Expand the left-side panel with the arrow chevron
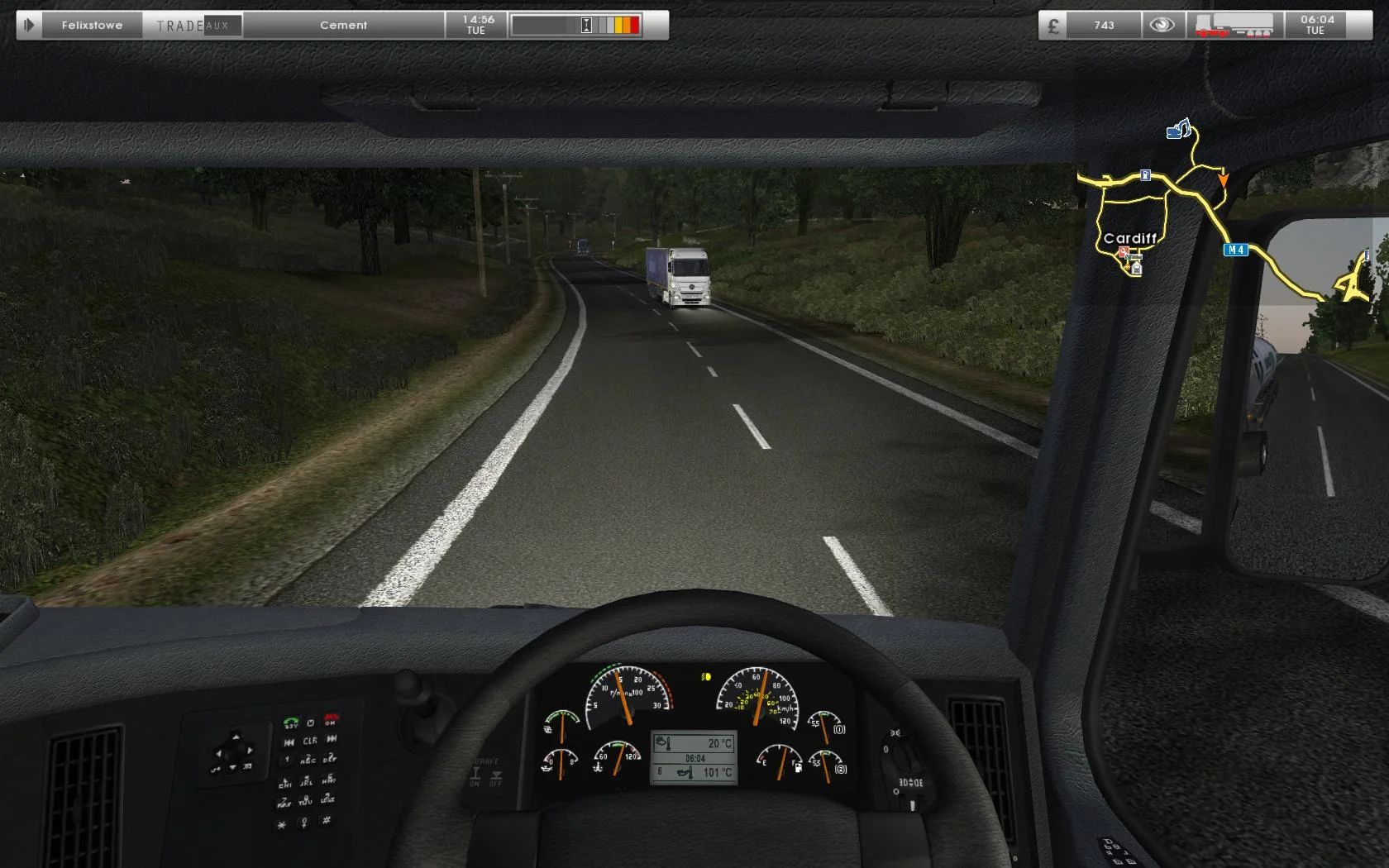The height and width of the screenshot is (868, 1389). [30, 24]
